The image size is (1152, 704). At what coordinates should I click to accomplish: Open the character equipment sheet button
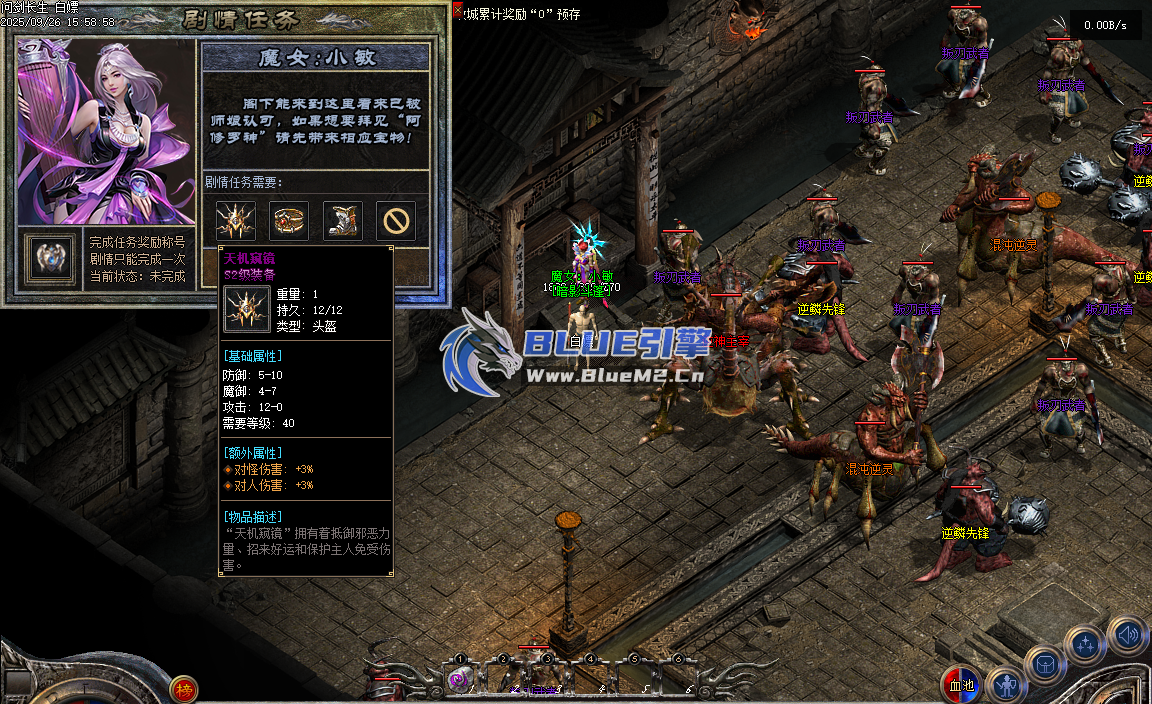[x=1006, y=687]
